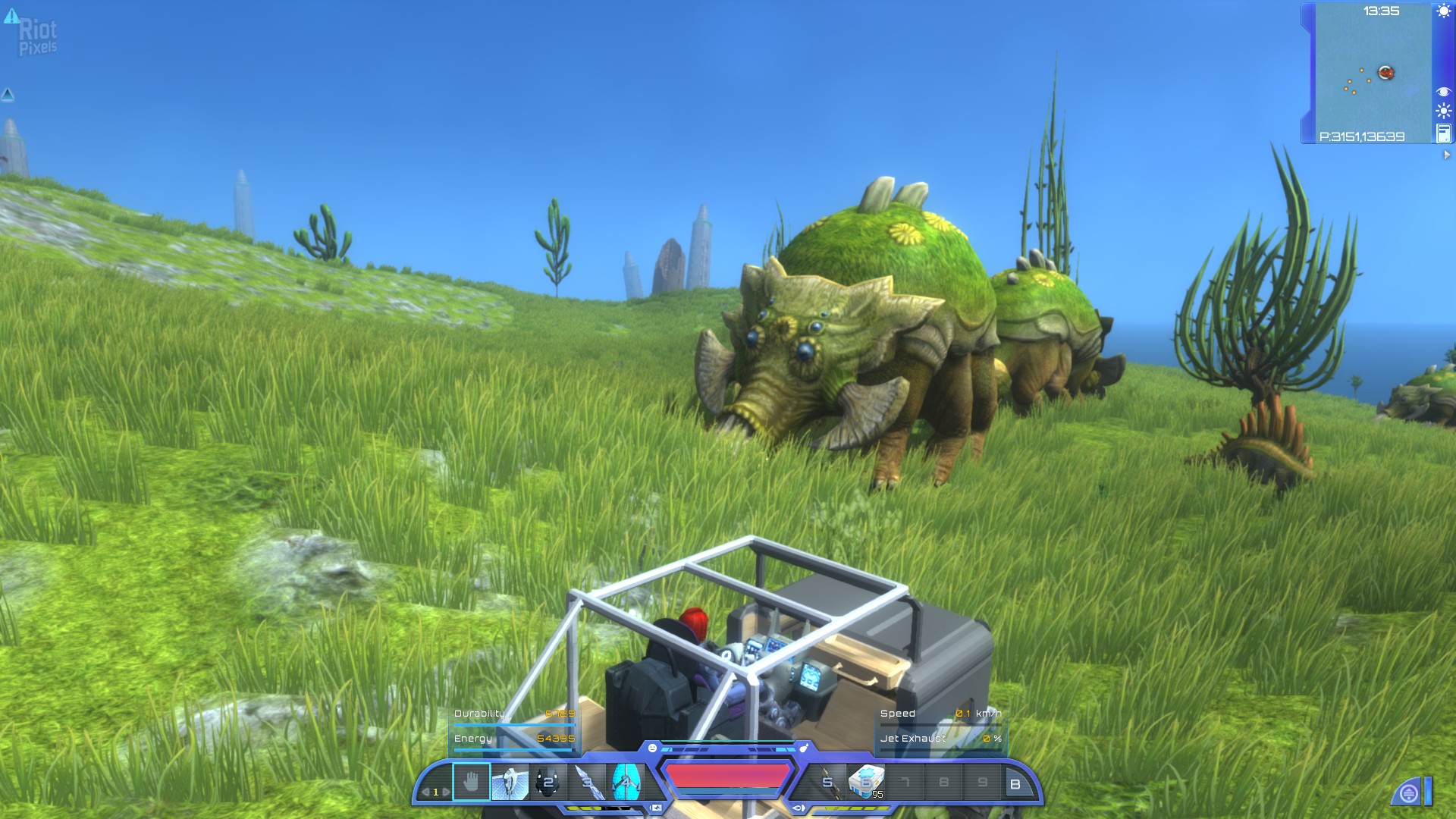
Task: Open the B button on the hotbar
Action: (x=1015, y=784)
